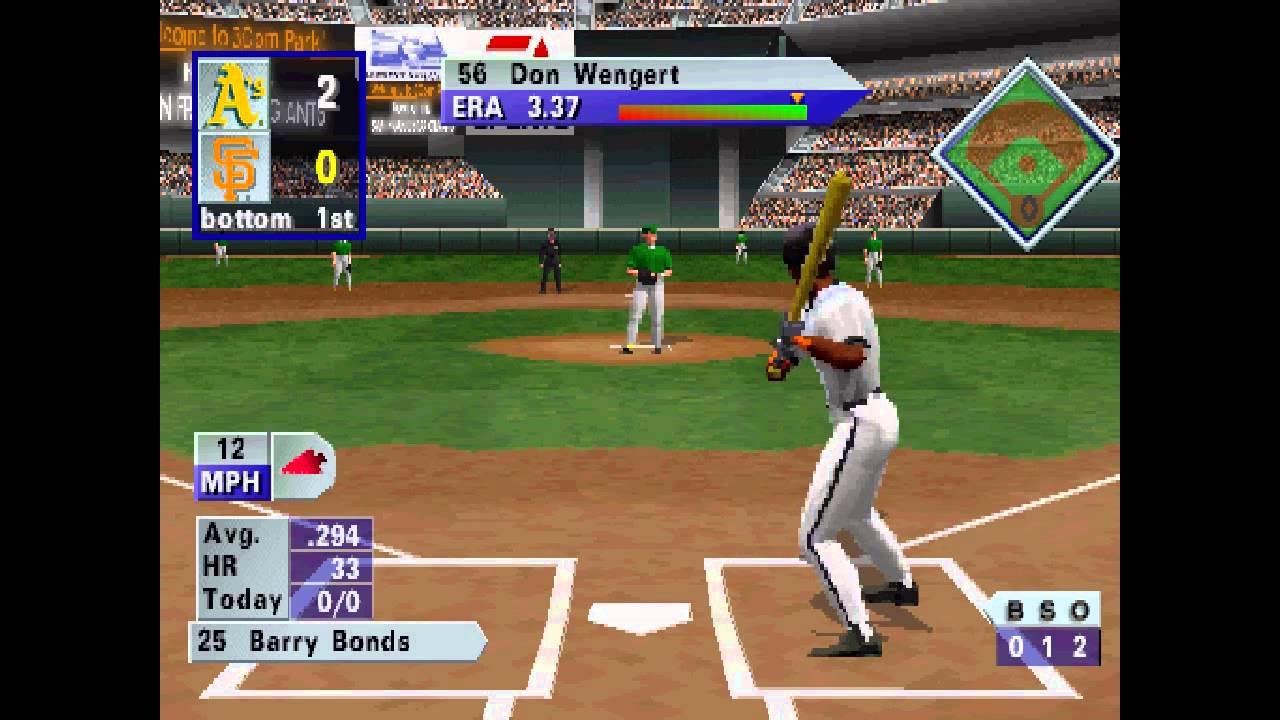1280x720 pixels.
Task: Click the EA Sports logo at top
Action: (x=510, y=45)
